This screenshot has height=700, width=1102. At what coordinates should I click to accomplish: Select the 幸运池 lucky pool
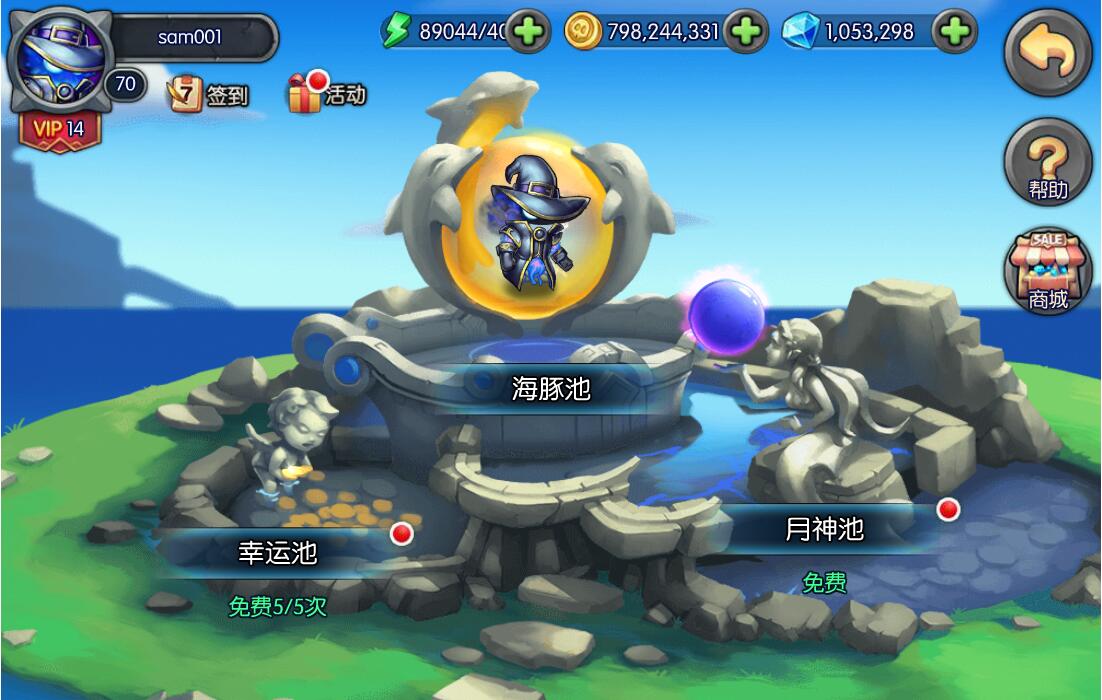coord(277,552)
